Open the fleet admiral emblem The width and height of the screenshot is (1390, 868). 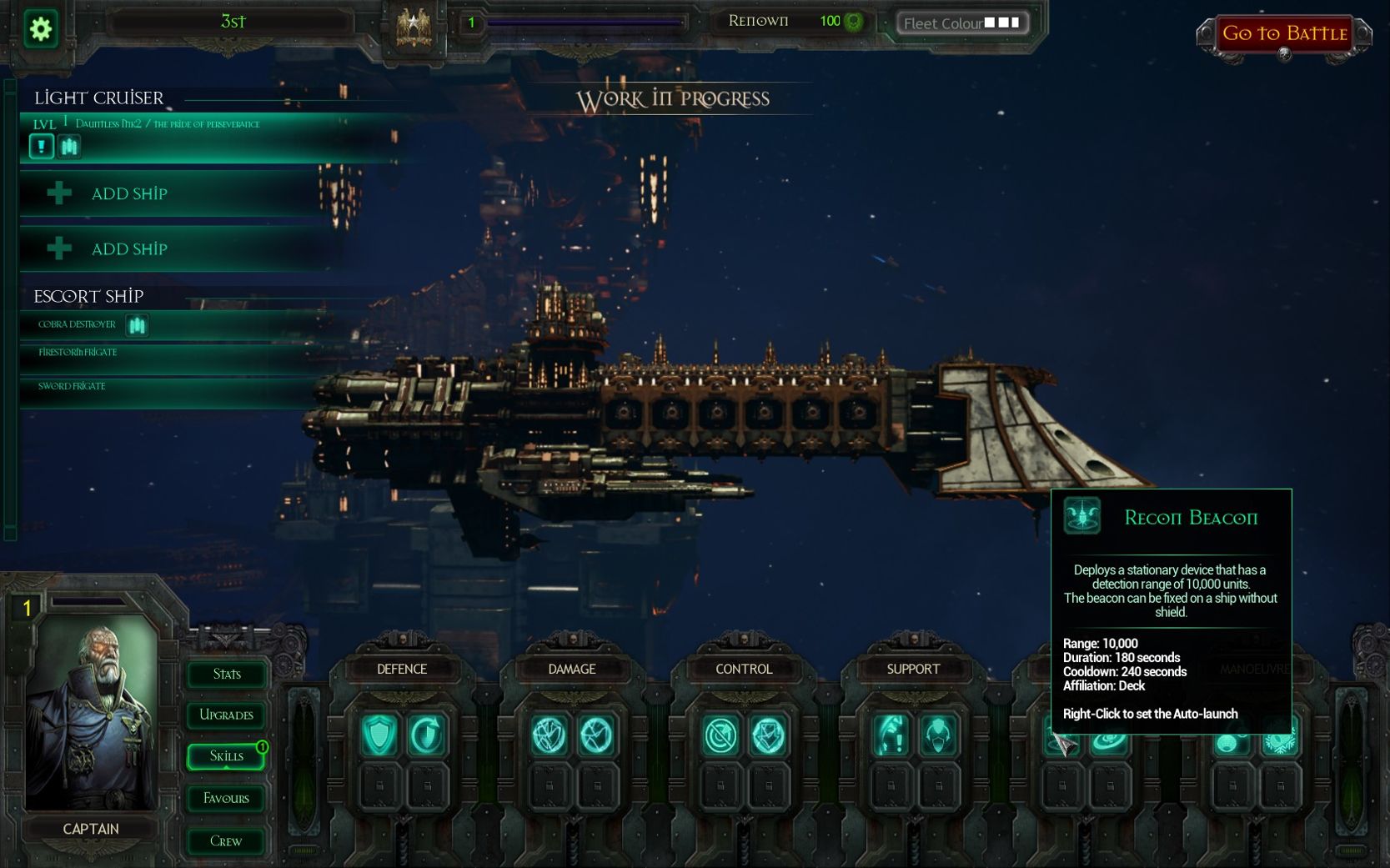pos(414,29)
